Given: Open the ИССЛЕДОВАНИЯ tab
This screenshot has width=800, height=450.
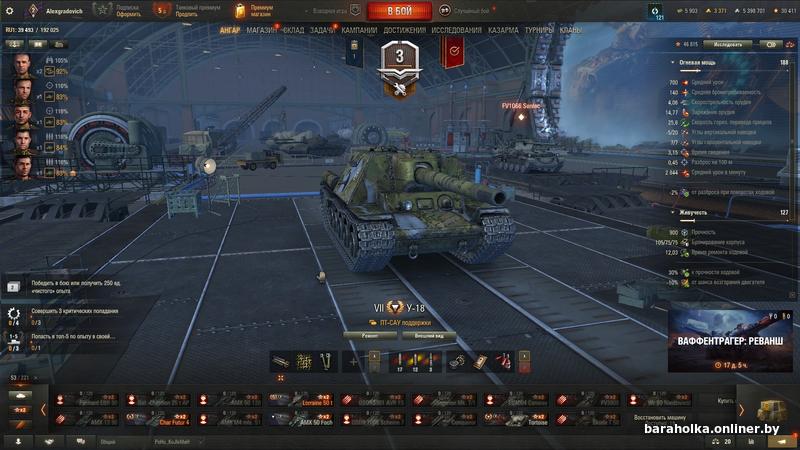Looking at the screenshot, I should click(456, 31).
